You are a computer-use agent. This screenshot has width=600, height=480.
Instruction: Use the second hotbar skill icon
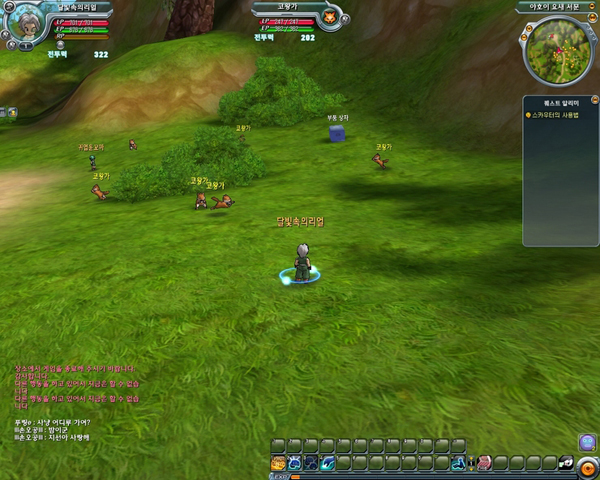295,463
